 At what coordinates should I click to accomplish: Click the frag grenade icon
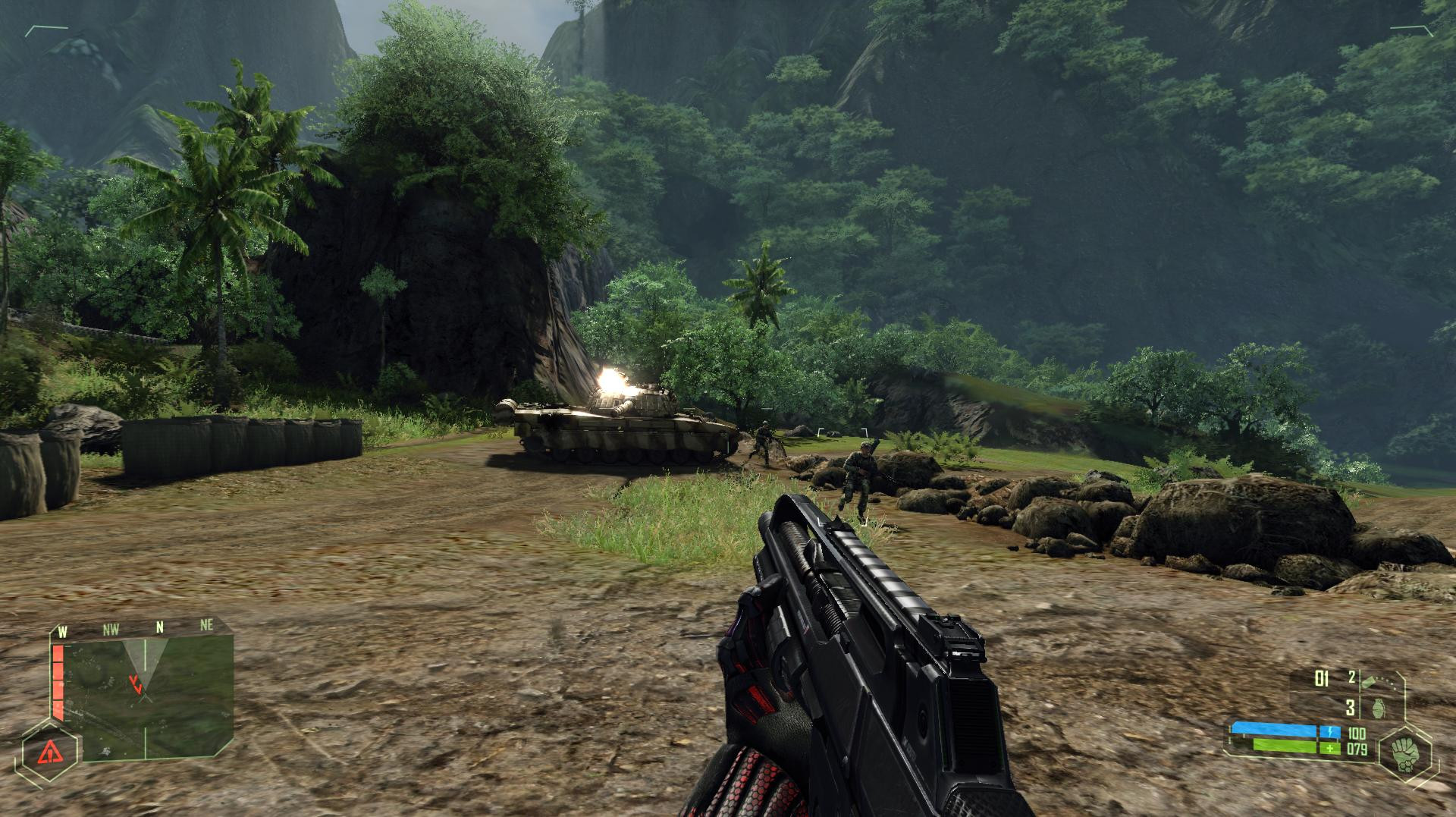coord(1379,708)
